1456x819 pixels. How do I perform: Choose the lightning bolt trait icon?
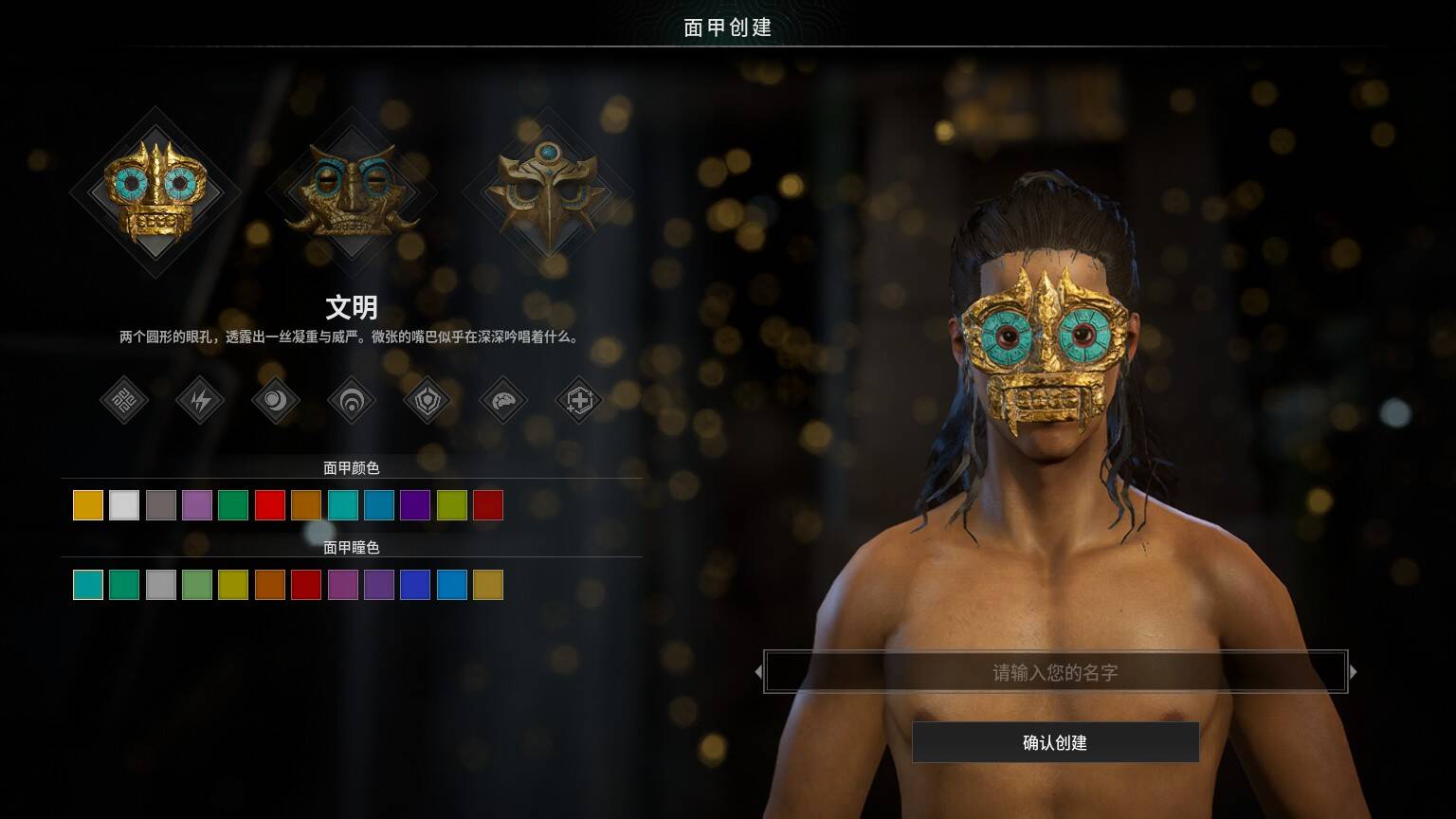[x=200, y=401]
